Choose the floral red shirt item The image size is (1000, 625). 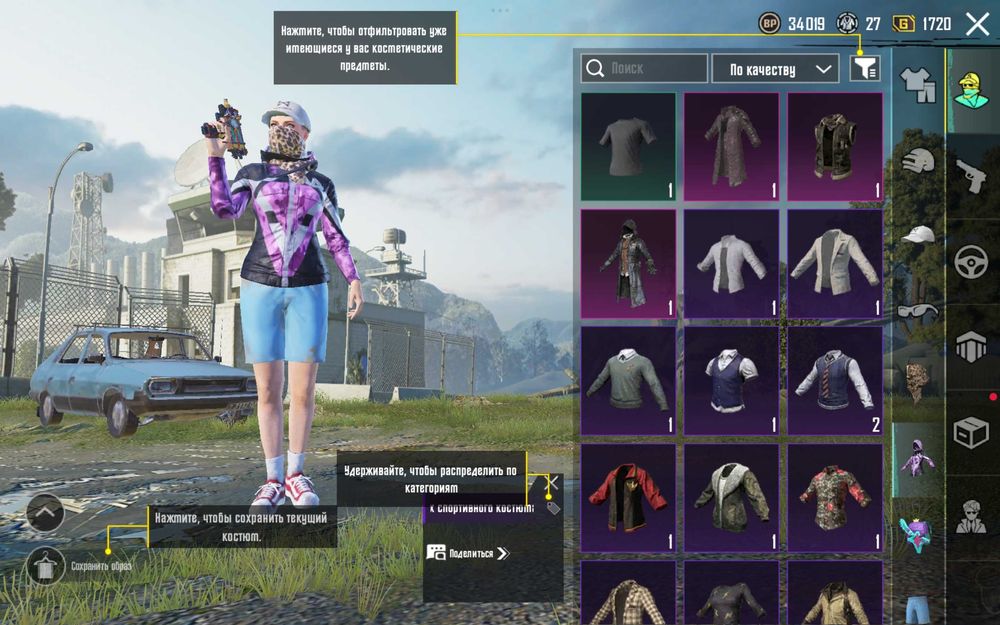[x=835, y=497]
